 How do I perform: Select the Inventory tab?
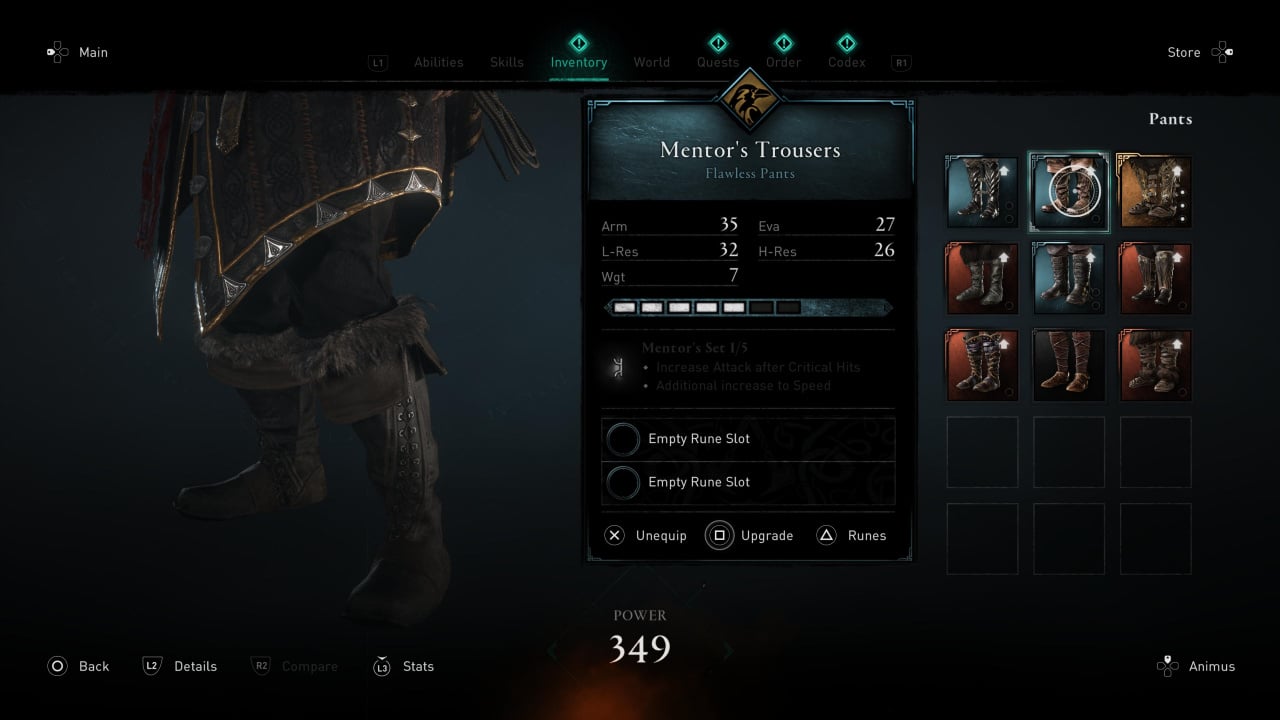point(578,62)
